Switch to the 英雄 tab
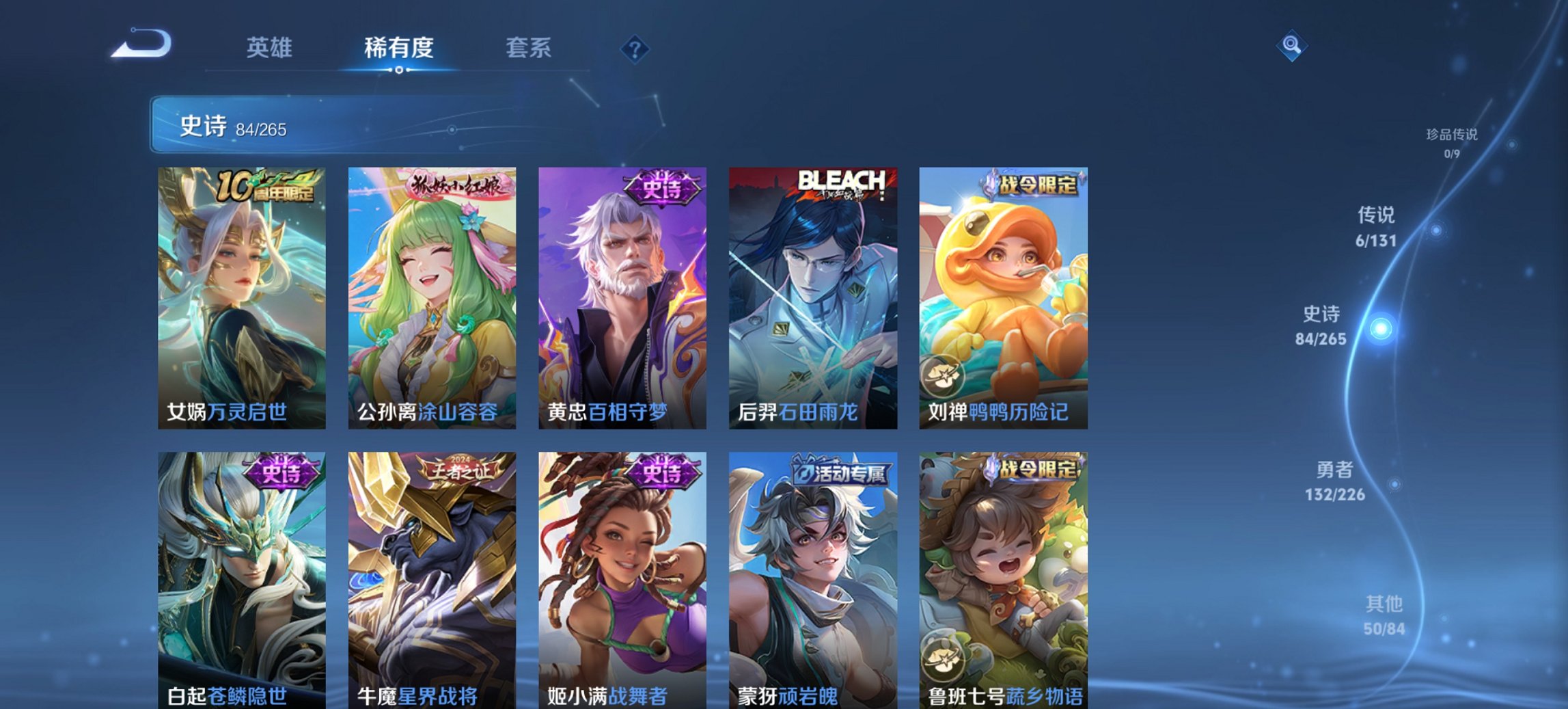This screenshot has height=709, width=1568. click(x=271, y=48)
